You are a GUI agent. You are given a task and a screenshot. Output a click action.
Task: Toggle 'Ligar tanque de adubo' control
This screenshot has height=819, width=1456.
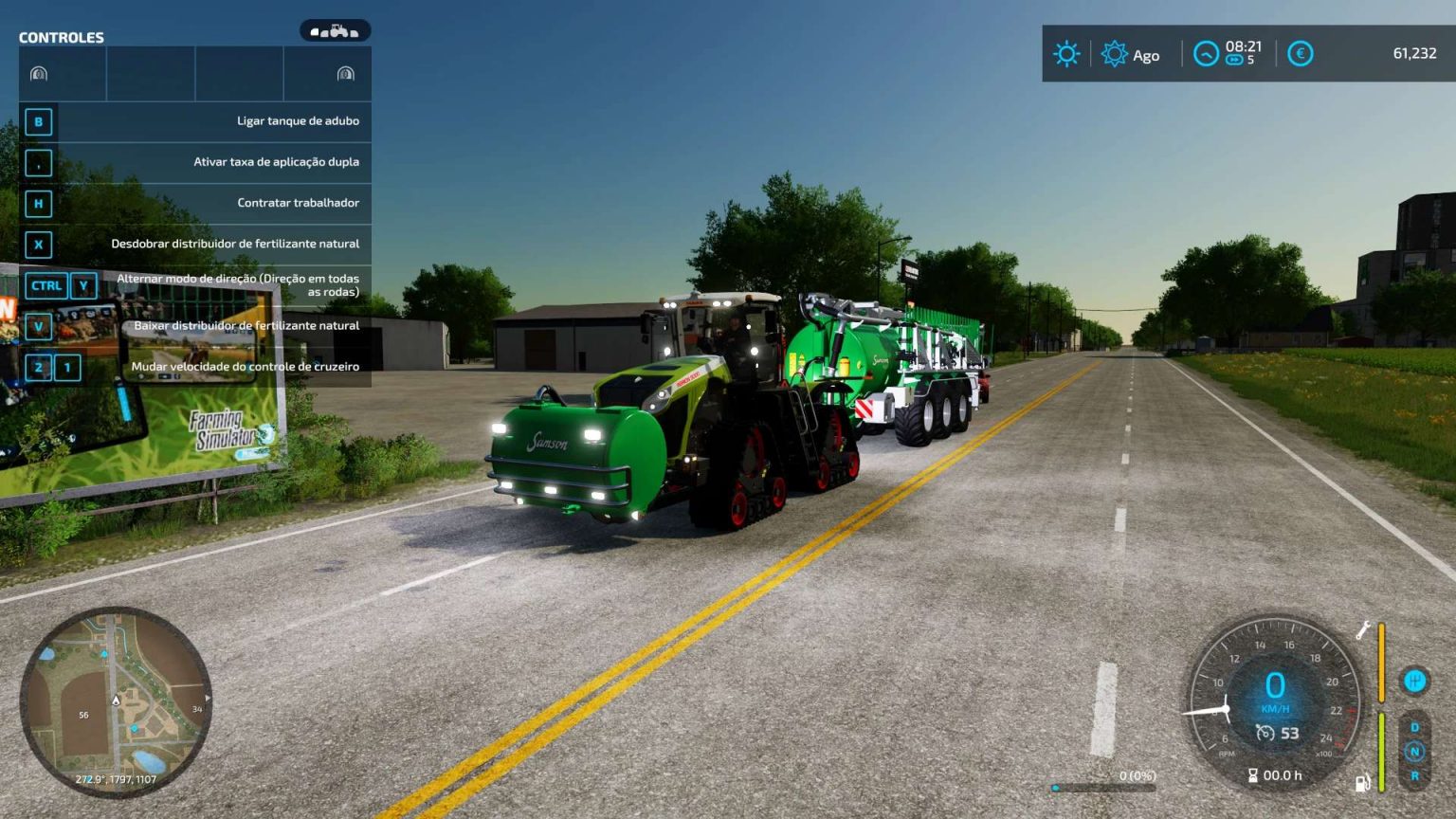(x=298, y=121)
